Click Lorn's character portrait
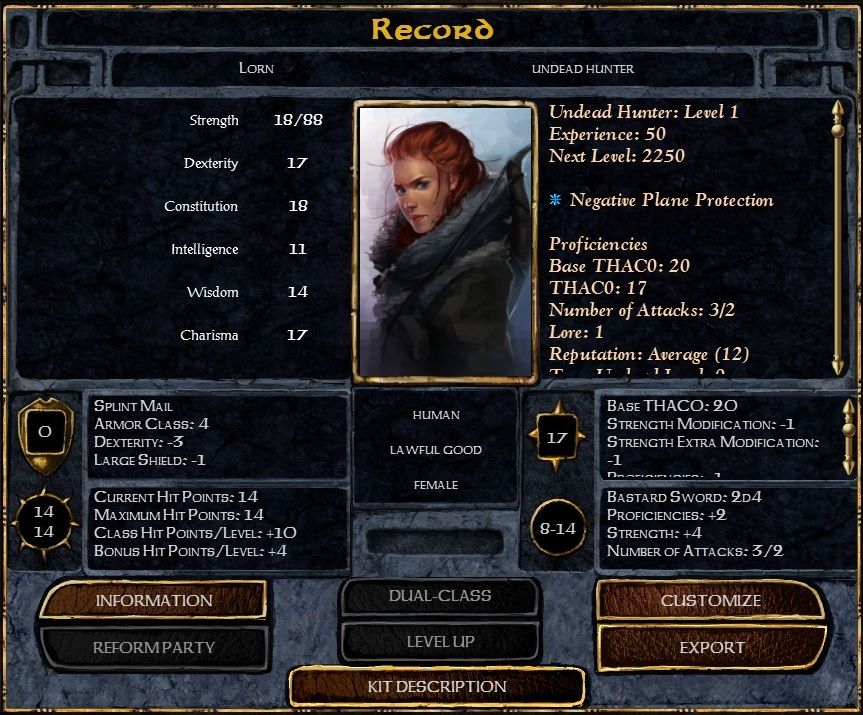This screenshot has height=715, width=863. 443,241
